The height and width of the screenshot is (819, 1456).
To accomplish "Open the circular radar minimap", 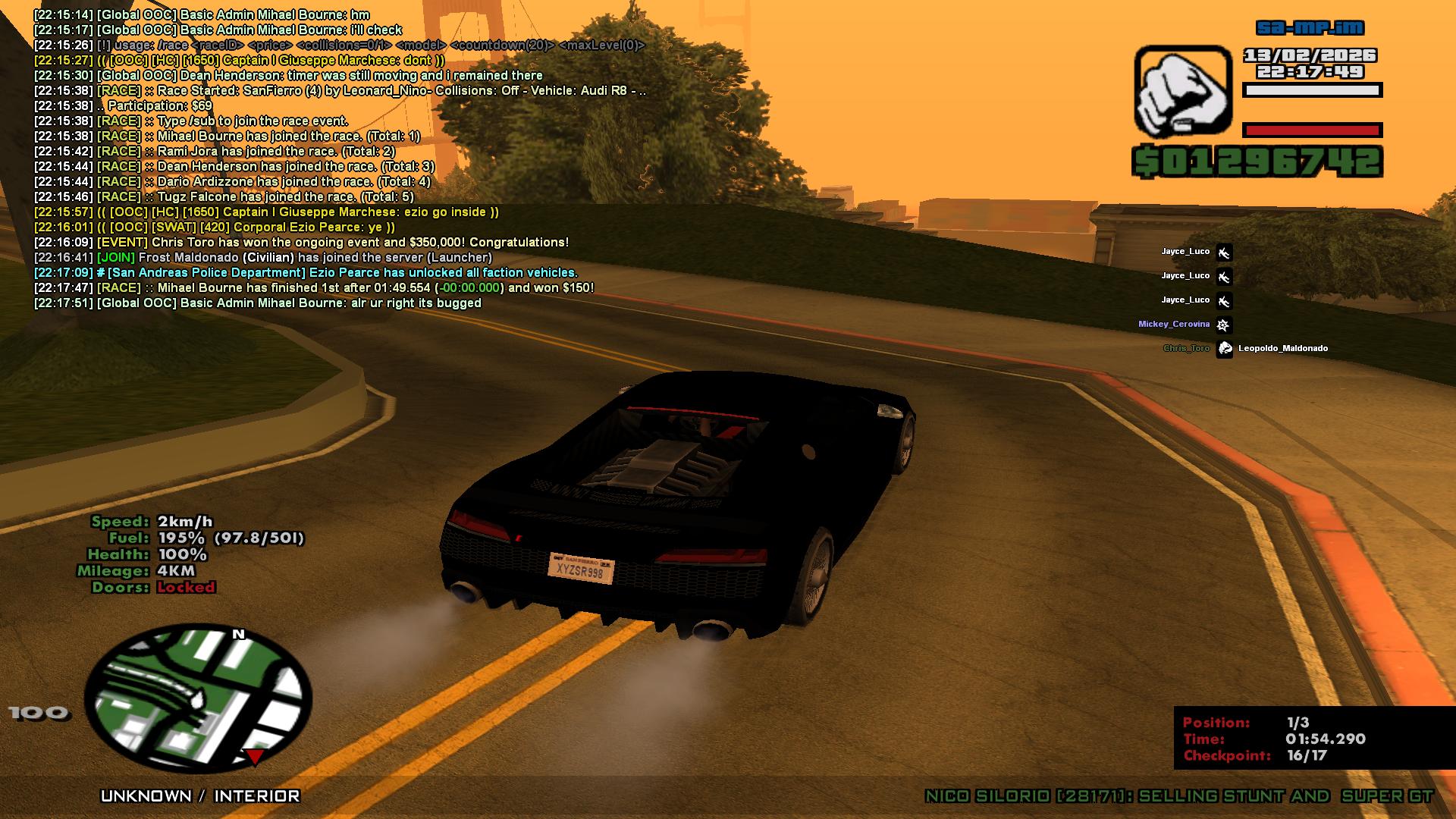I will tap(198, 698).
